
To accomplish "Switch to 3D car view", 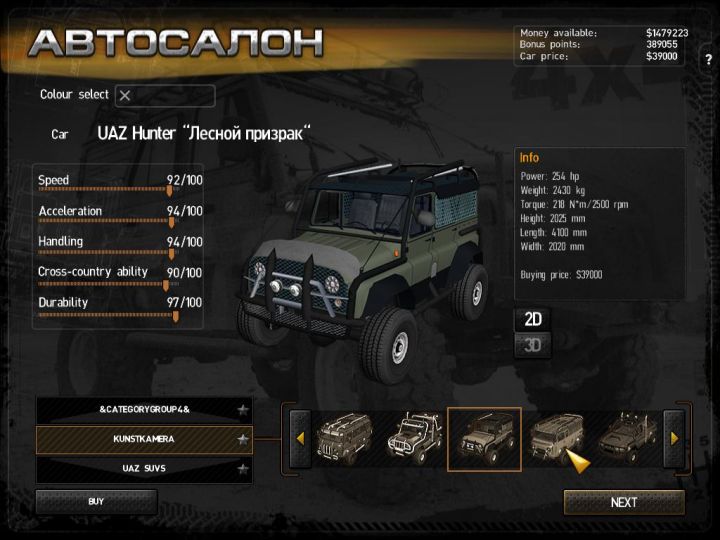I will point(534,346).
